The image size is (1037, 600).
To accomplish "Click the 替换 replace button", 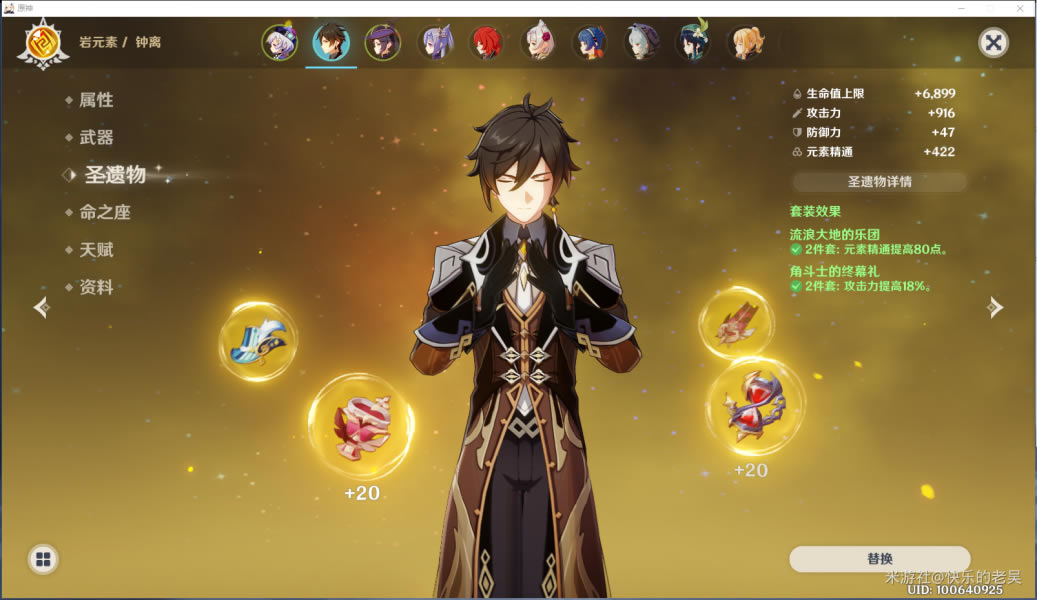I will click(879, 559).
